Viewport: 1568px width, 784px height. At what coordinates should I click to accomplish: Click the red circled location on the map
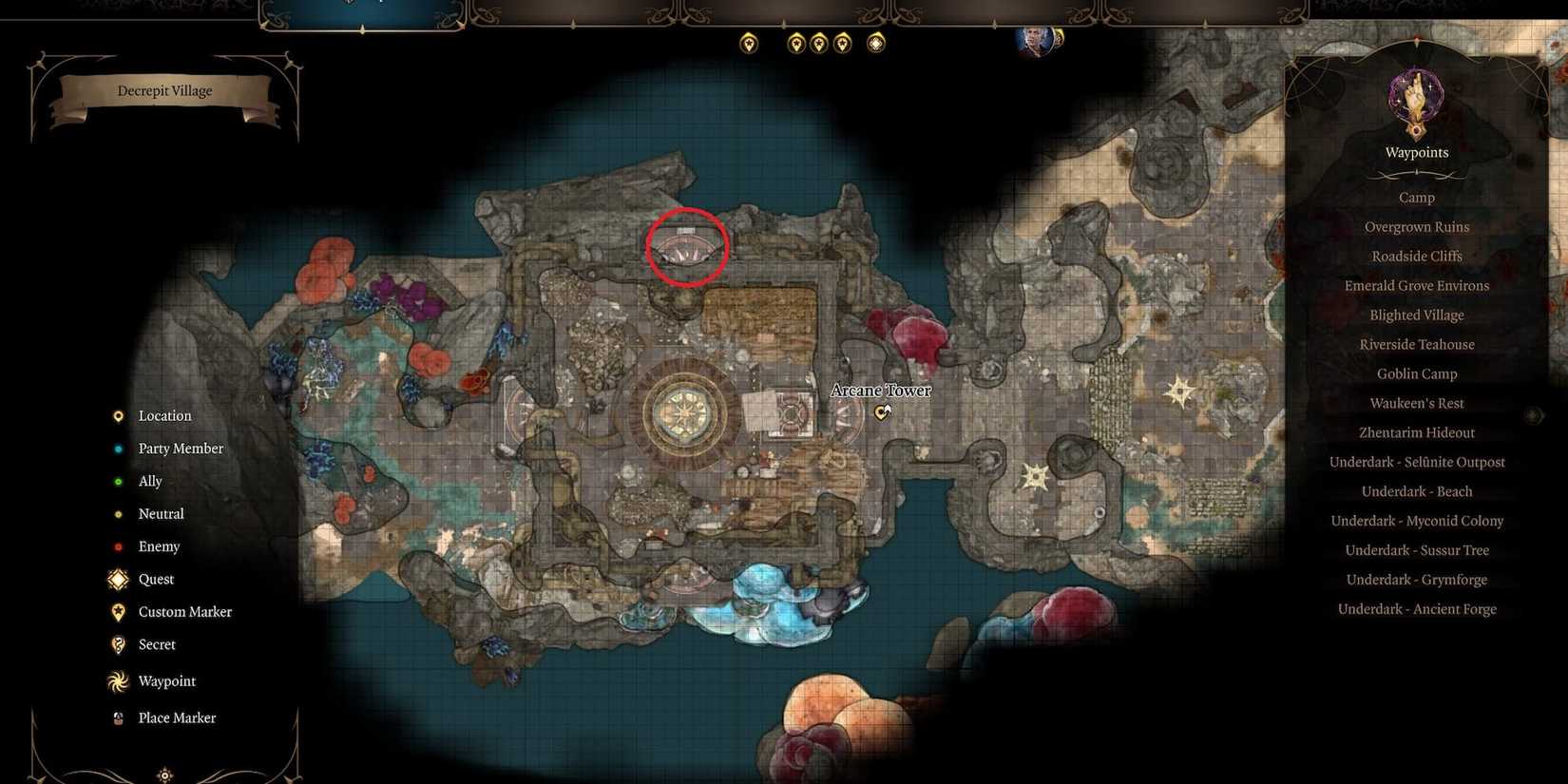(686, 247)
